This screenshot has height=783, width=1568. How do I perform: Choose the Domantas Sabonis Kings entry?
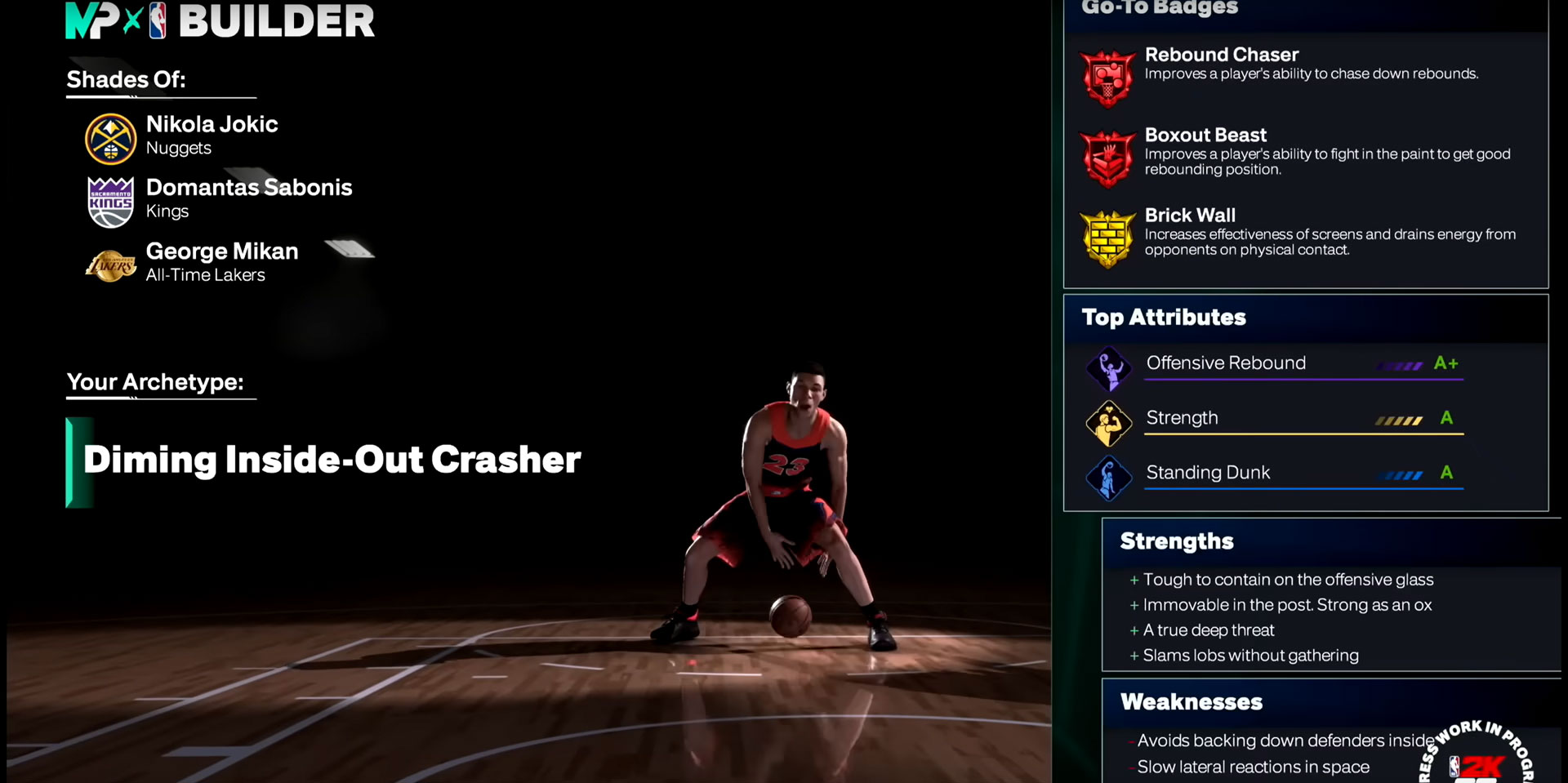pos(248,198)
